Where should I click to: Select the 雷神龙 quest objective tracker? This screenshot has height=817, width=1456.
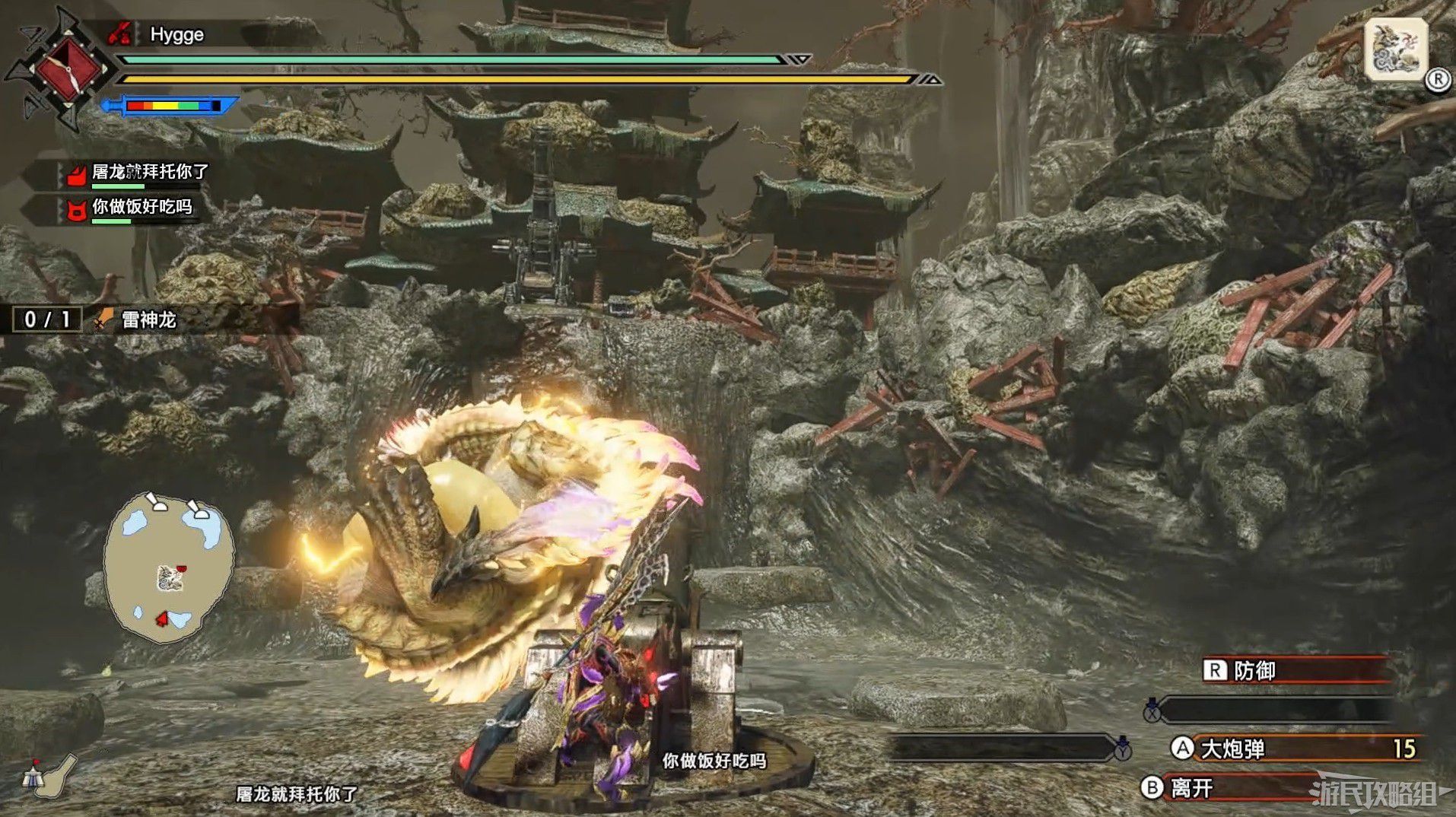pos(99,319)
